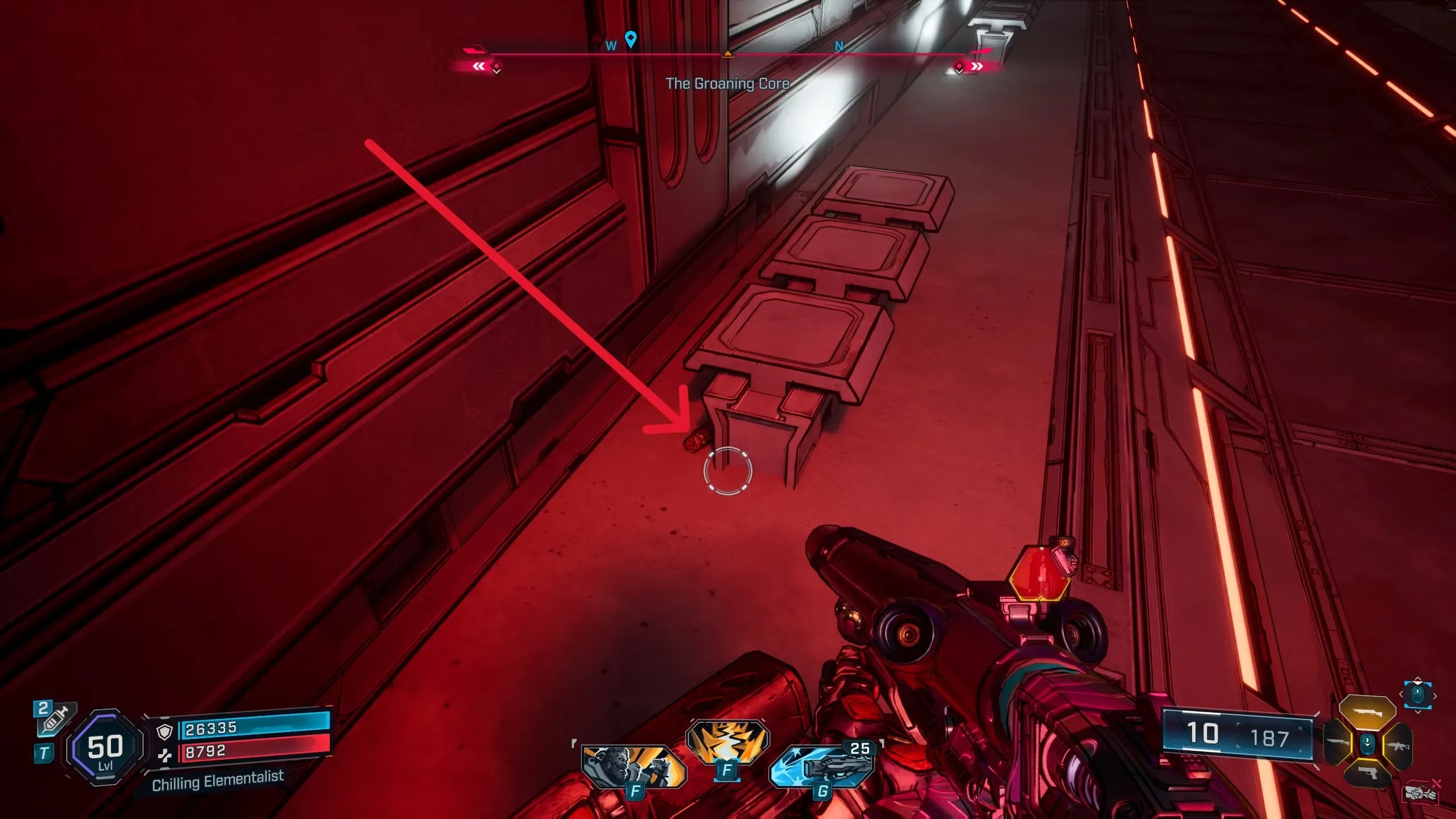Screen dimensions: 1456x819
Task: Click the blue mouse icon above weapon wheel
Action: pyautogui.click(x=1417, y=695)
